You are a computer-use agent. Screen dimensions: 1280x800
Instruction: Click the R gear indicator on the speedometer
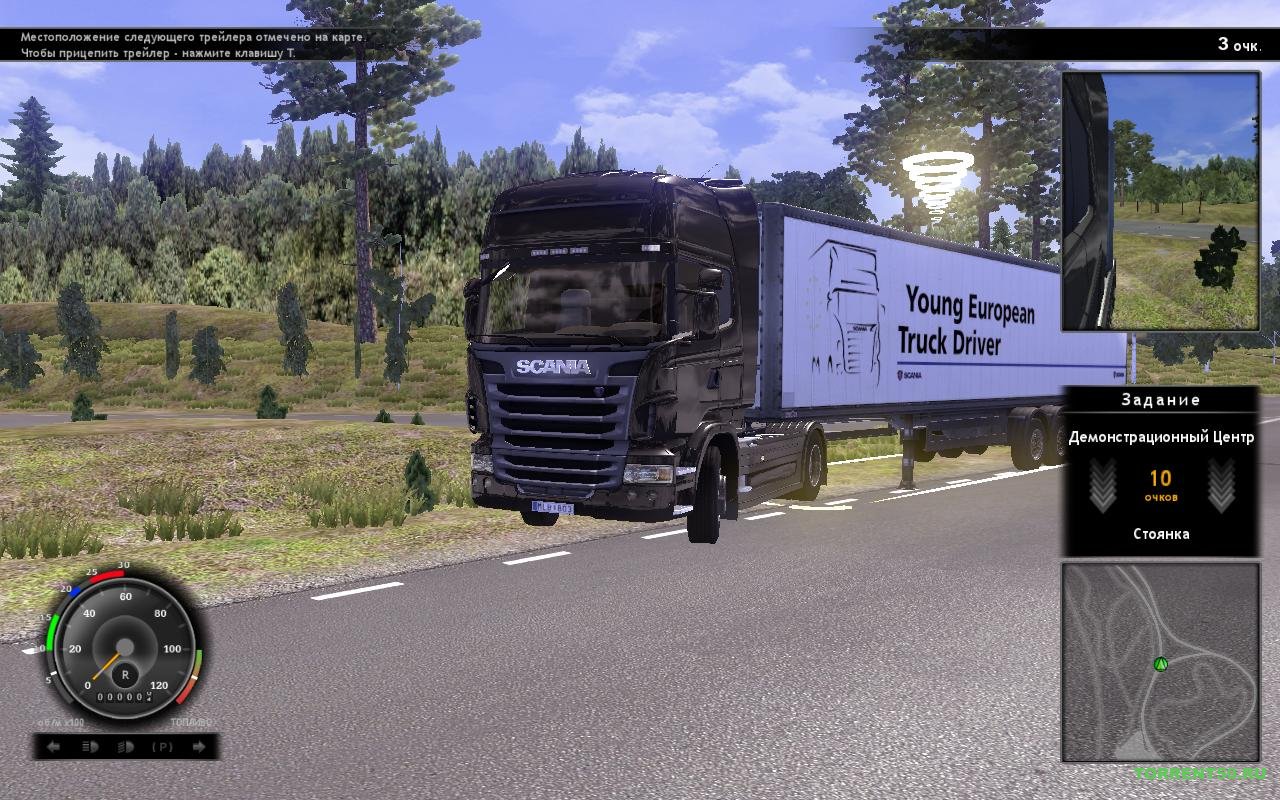tap(126, 674)
